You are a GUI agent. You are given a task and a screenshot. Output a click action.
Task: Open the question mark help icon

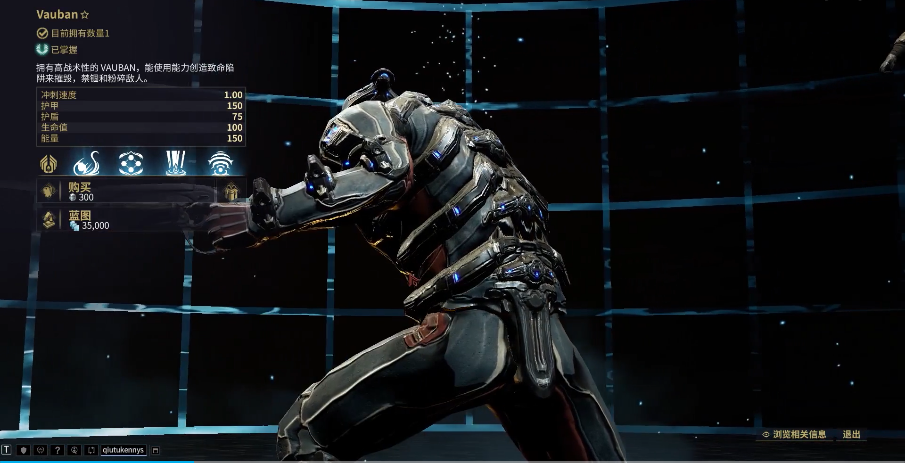pyautogui.click(x=58, y=450)
